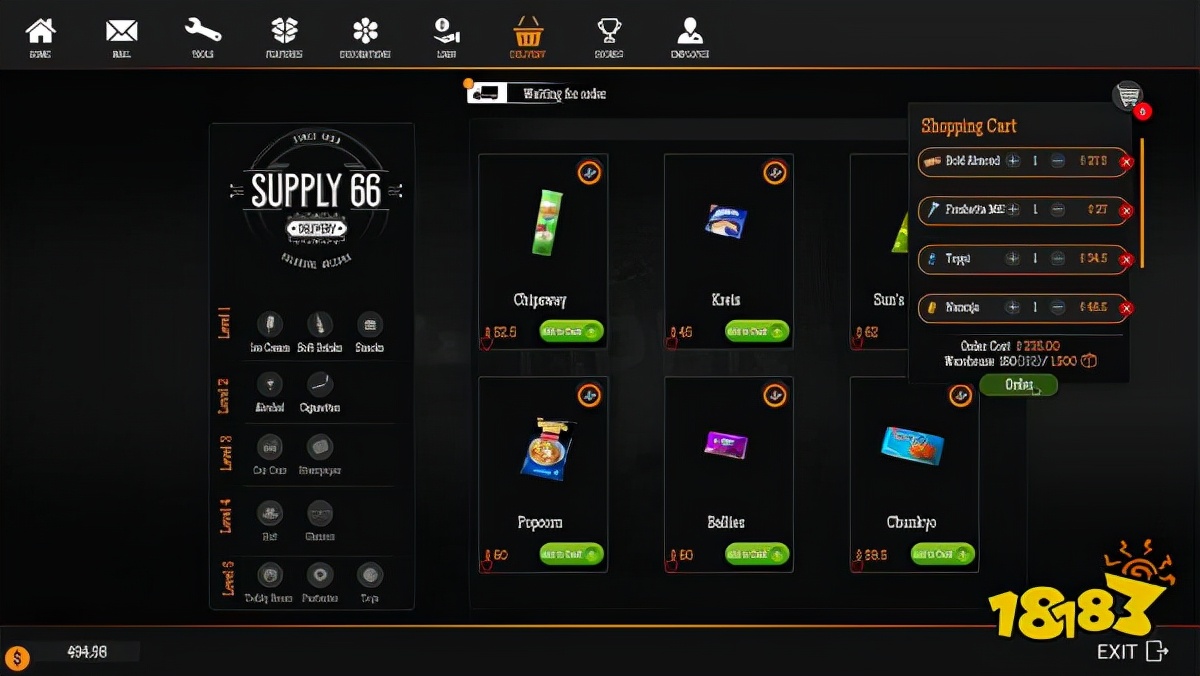
Task: Add the Pringles-style chips can to cart
Action: click(572, 331)
